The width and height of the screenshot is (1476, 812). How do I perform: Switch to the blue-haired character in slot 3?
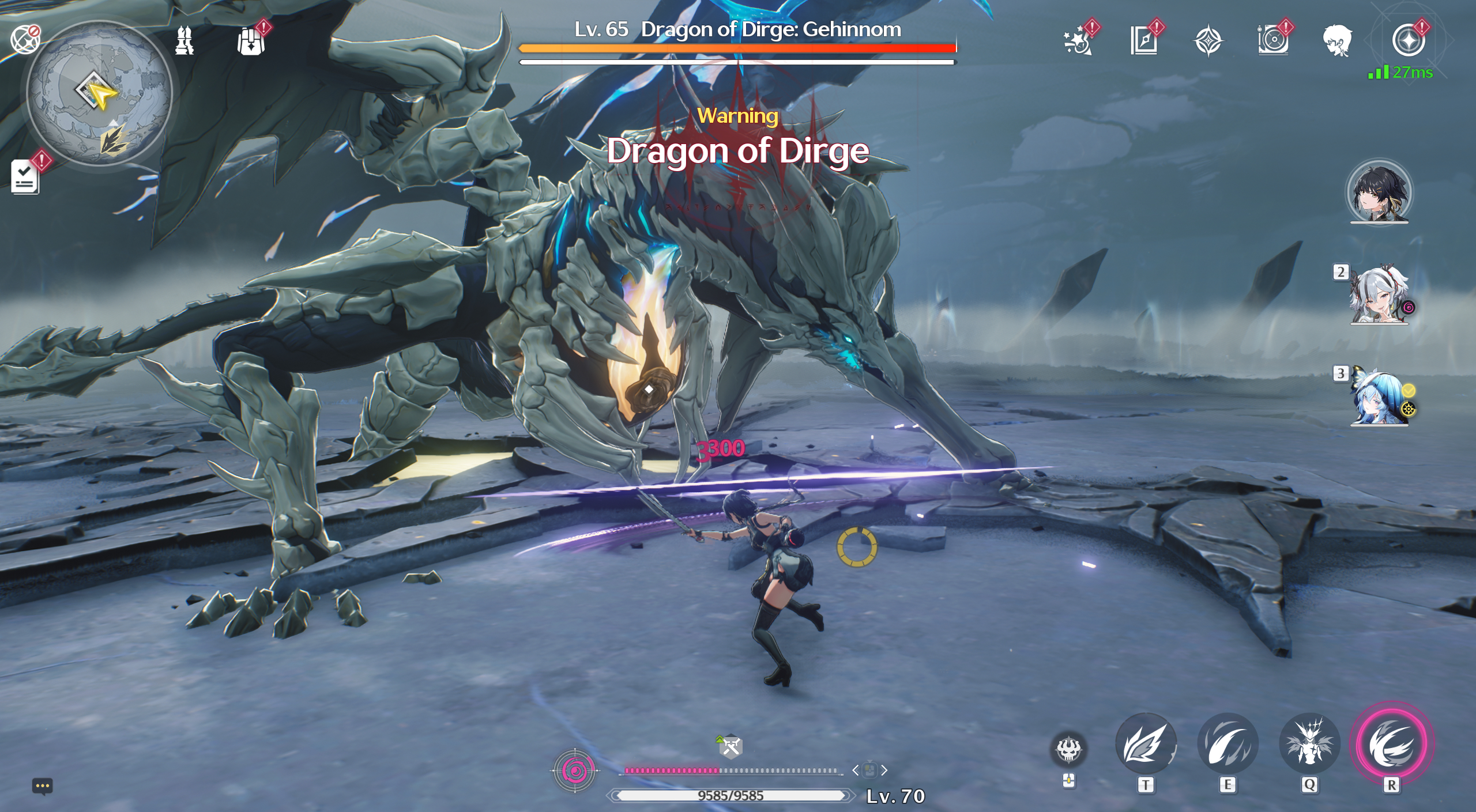coord(1379,398)
